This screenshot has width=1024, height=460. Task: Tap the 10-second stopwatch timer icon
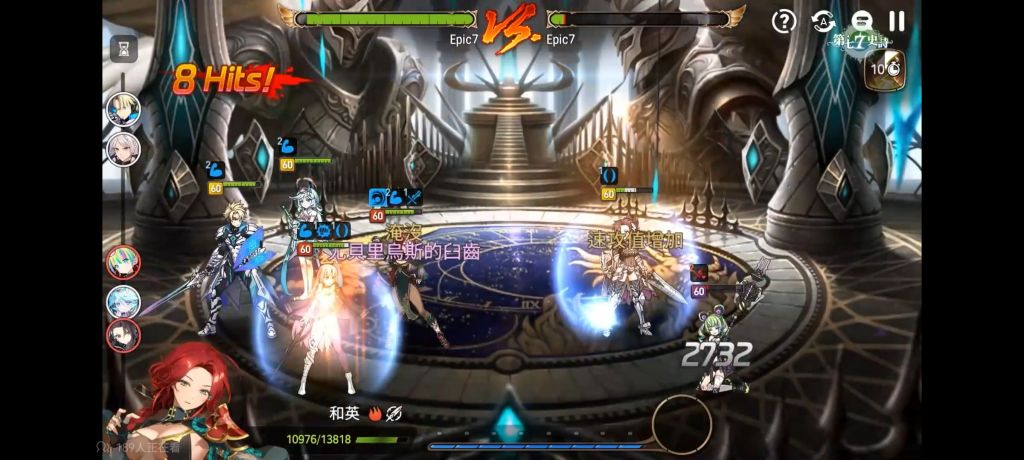(884, 70)
